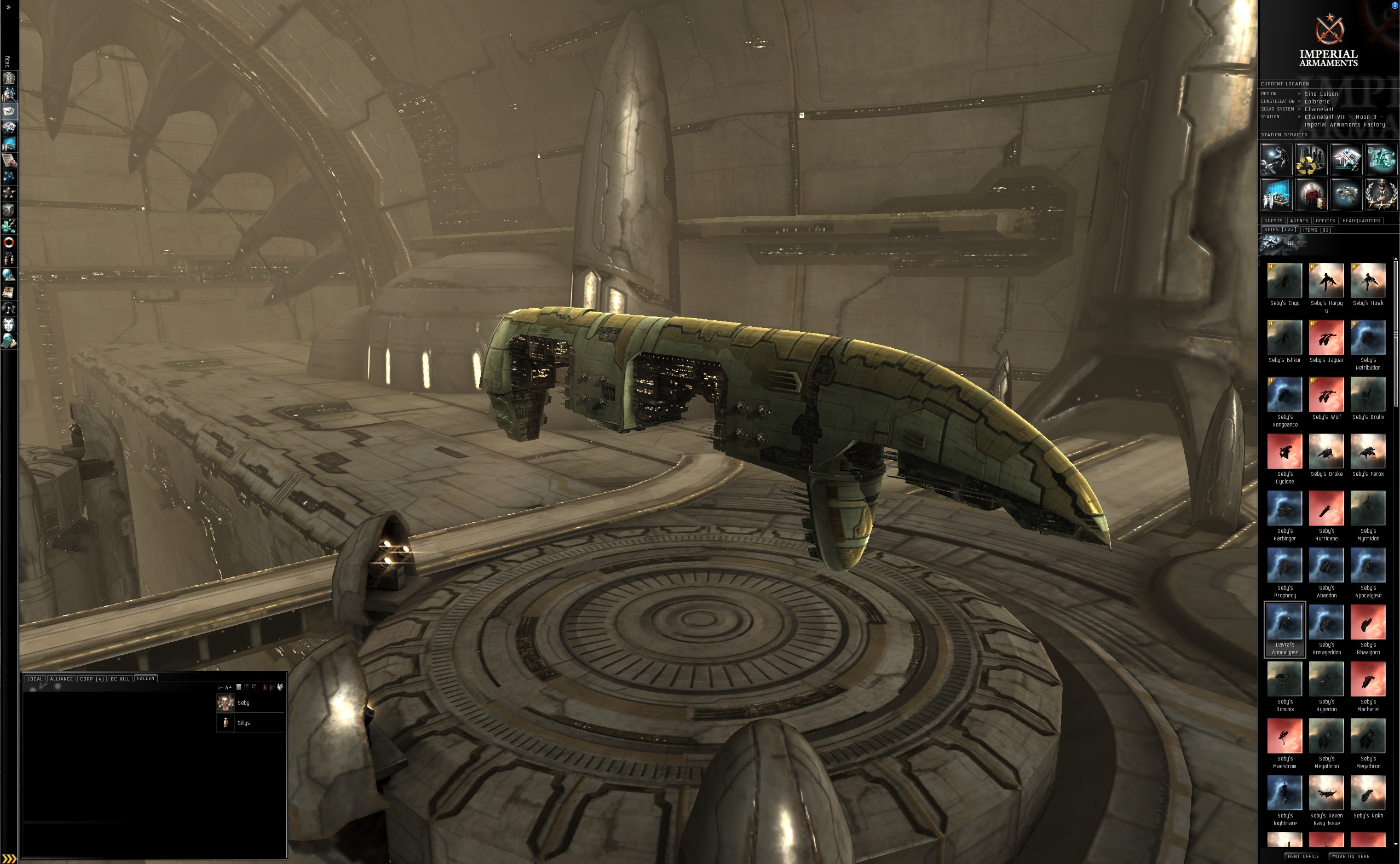The height and width of the screenshot is (864, 1400).
Task: Select Seby's Hurricane ship
Action: (1326, 509)
